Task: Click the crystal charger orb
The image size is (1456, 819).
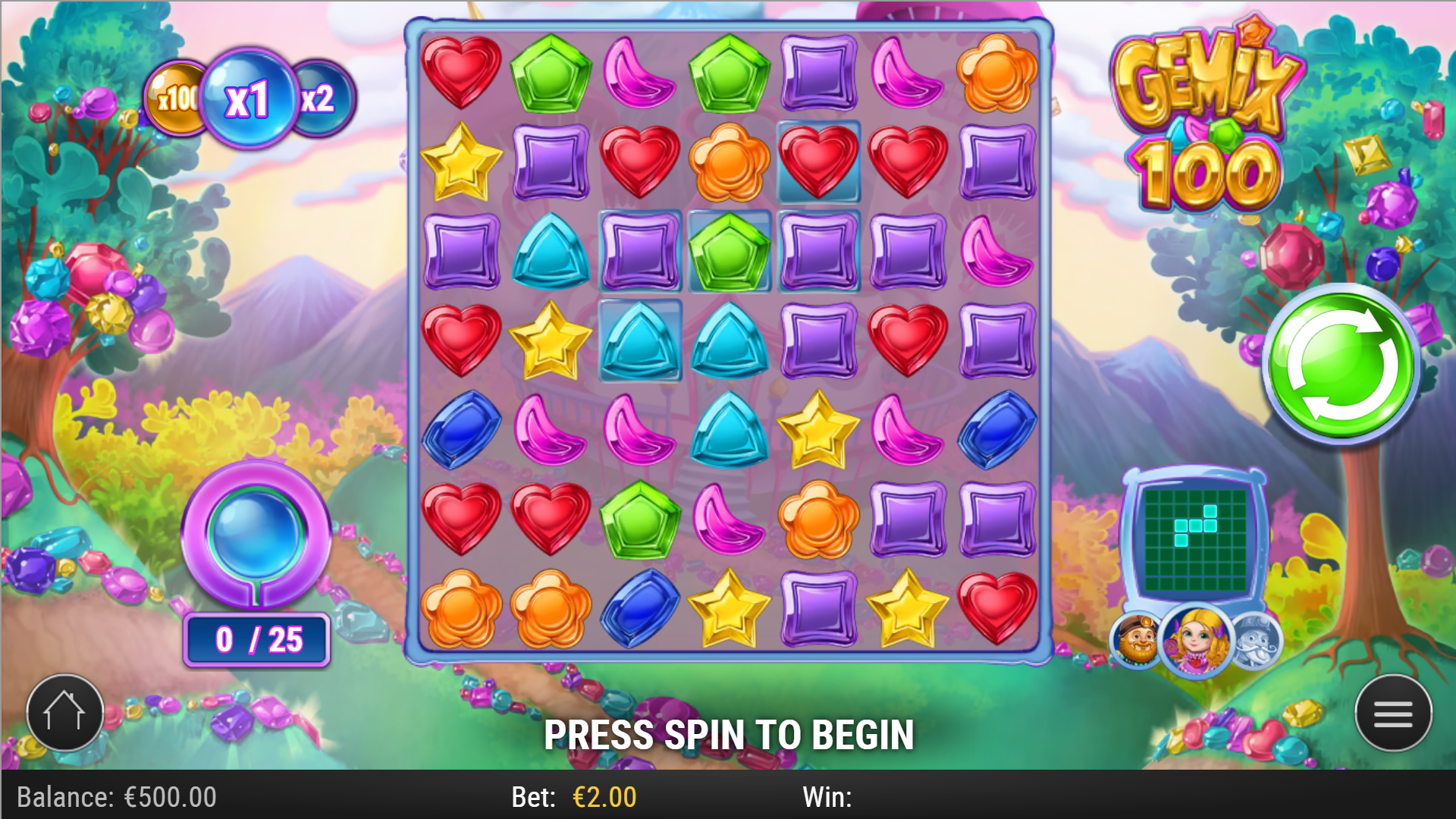Action: (256, 535)
